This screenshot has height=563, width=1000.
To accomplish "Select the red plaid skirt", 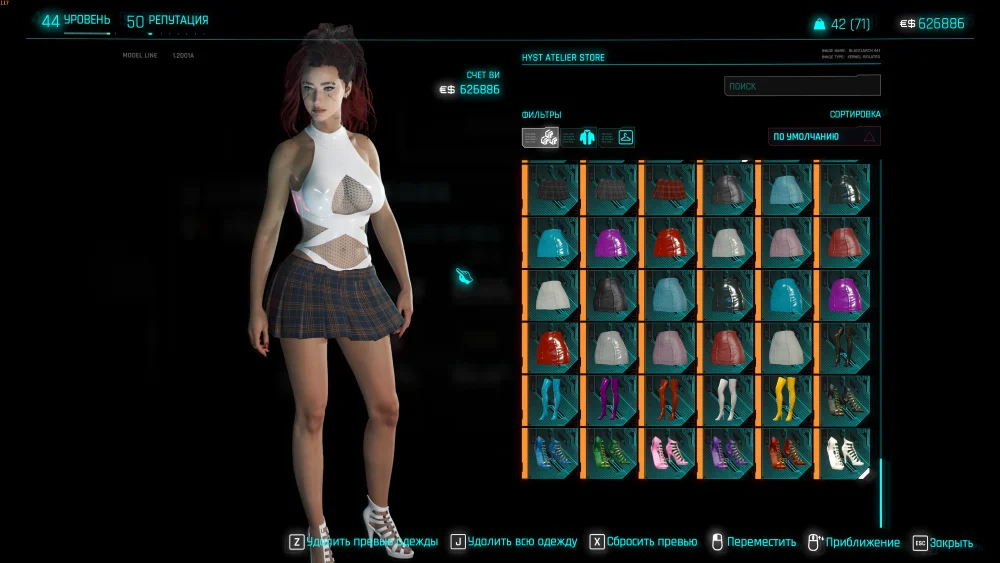I will pos(668,186).
